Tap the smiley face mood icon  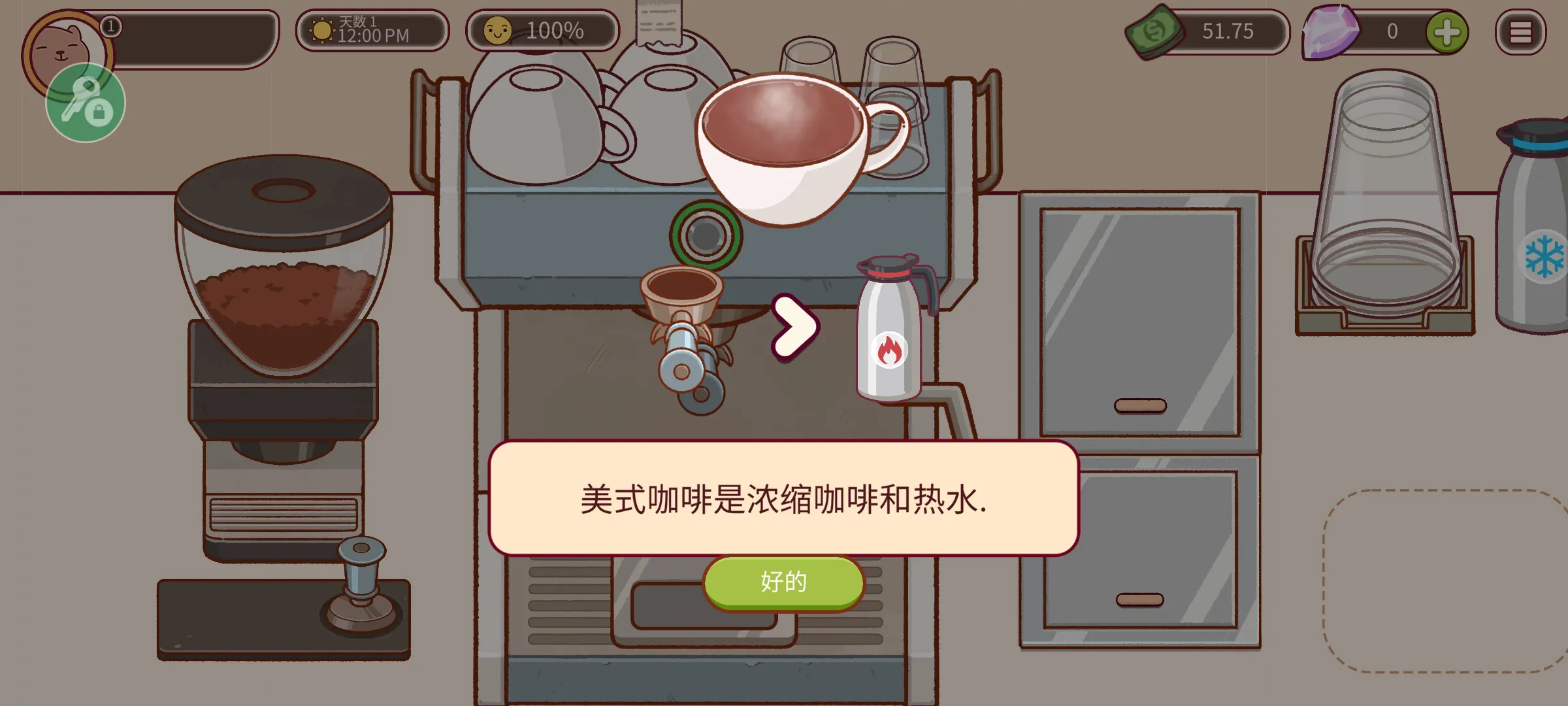click(498, 29)
